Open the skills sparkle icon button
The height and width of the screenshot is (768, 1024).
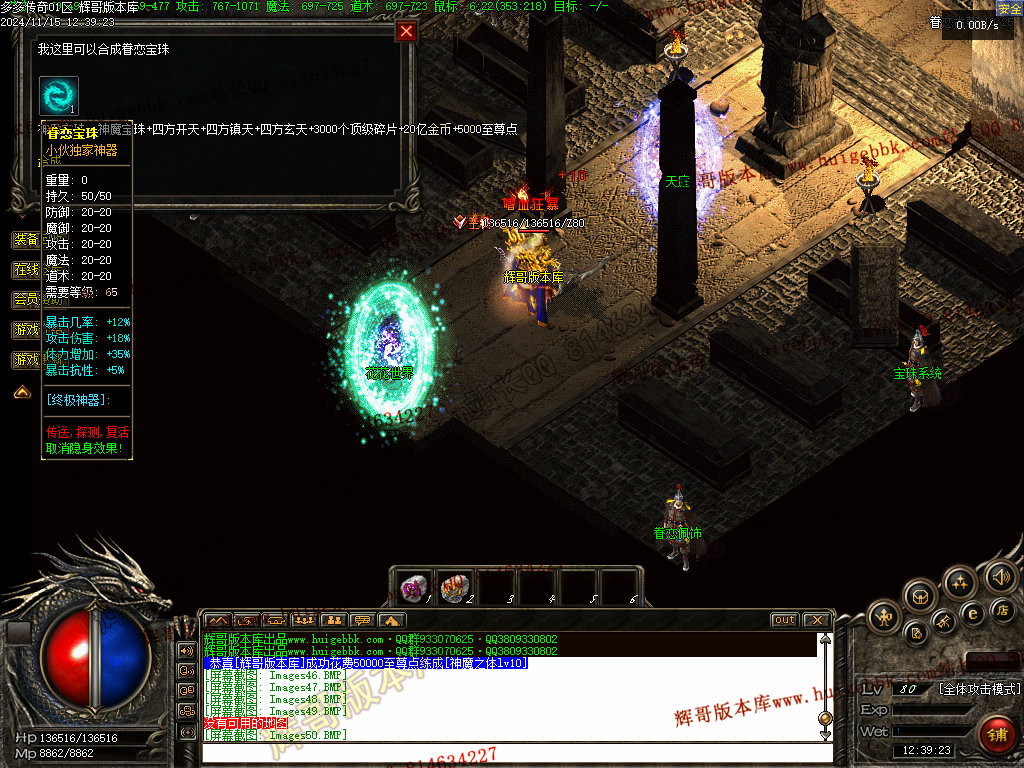[x=960, y=582]
